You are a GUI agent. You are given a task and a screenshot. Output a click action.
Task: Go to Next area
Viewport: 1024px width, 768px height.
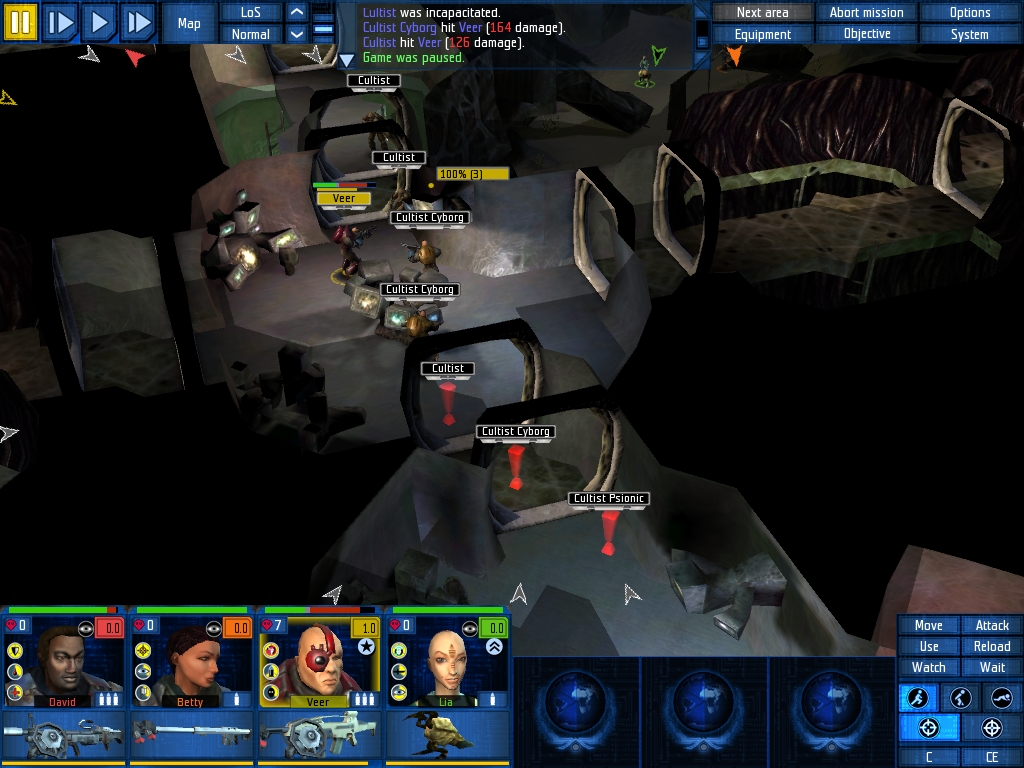762,12
